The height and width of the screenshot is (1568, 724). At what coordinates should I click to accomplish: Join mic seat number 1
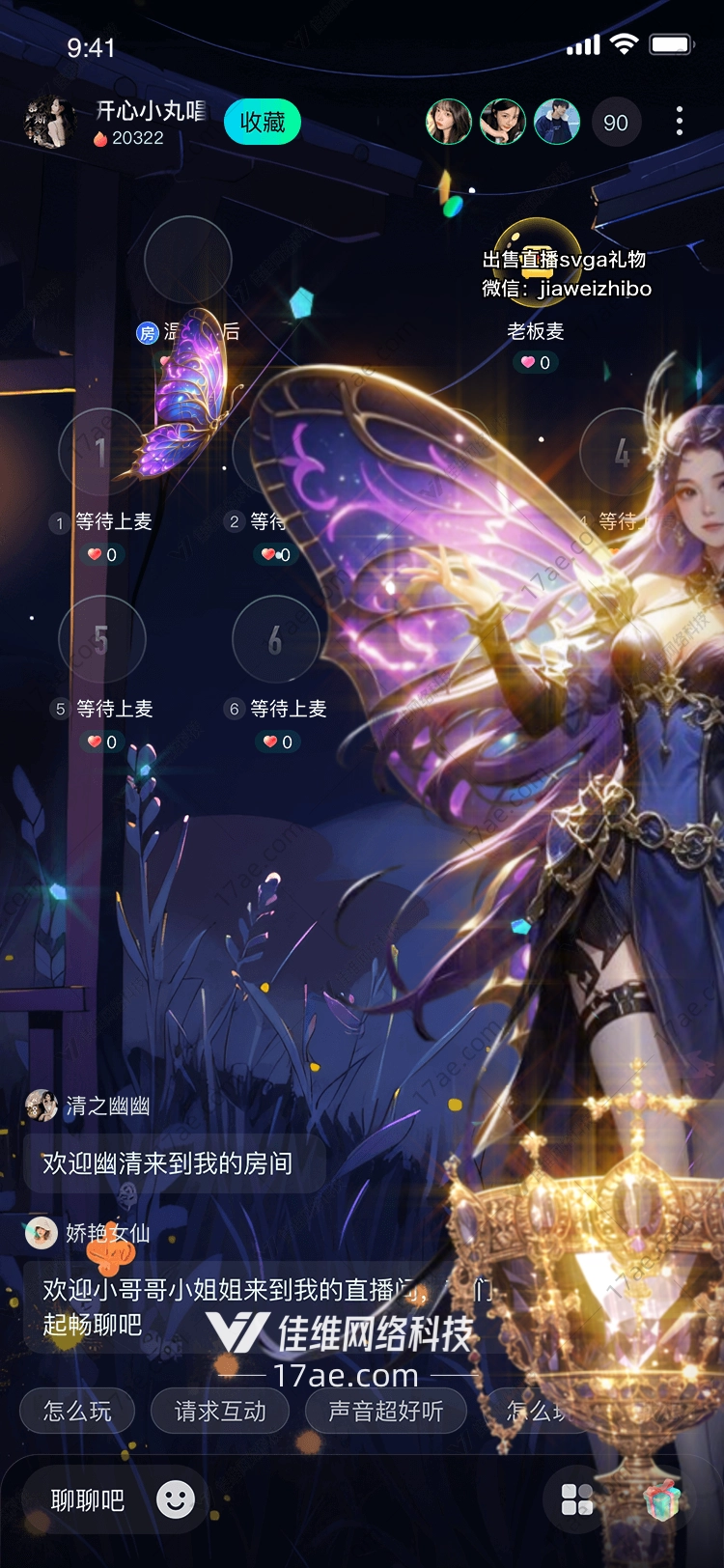101,451
